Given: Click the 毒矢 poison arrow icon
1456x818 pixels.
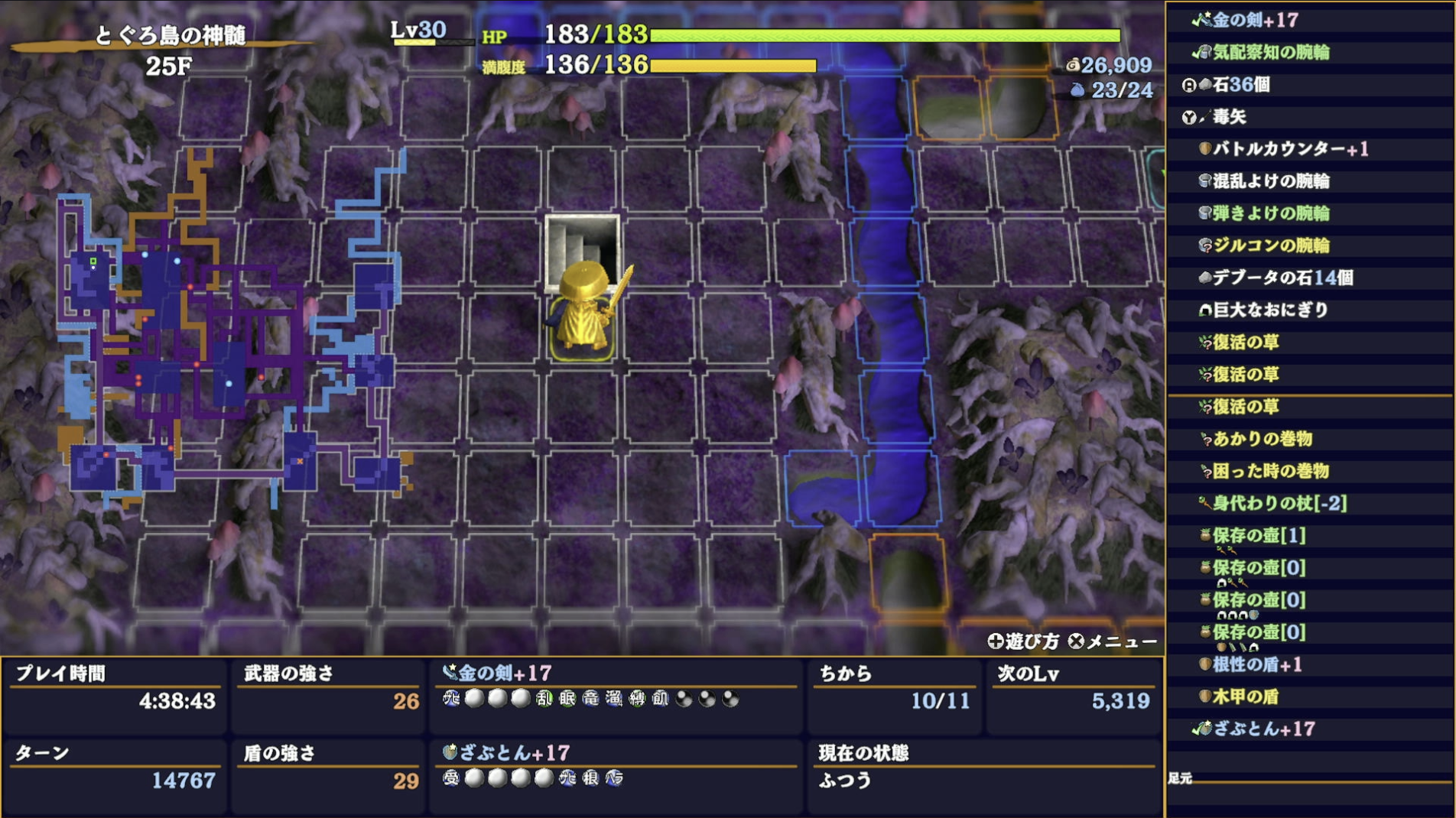Looking at the screenshot, I should [x=1205, y=115].
